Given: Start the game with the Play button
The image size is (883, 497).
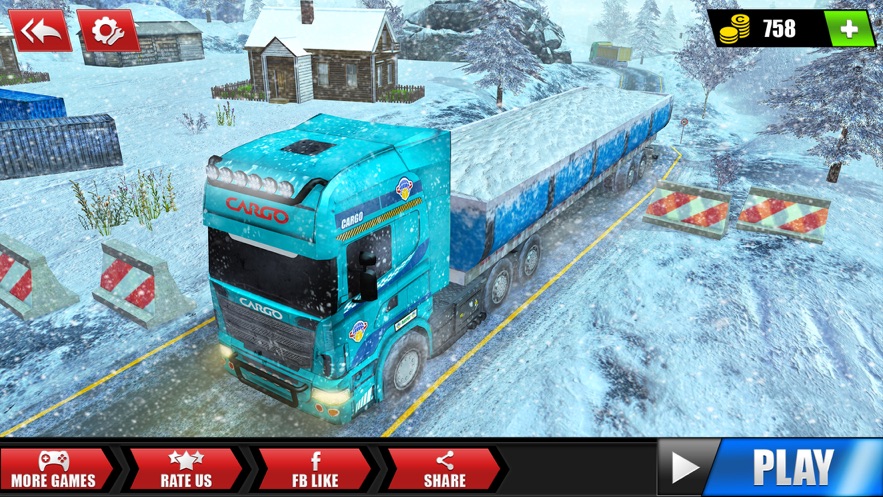Looking at the screenshot, I should pyautogui.click(x=770, y=468).
